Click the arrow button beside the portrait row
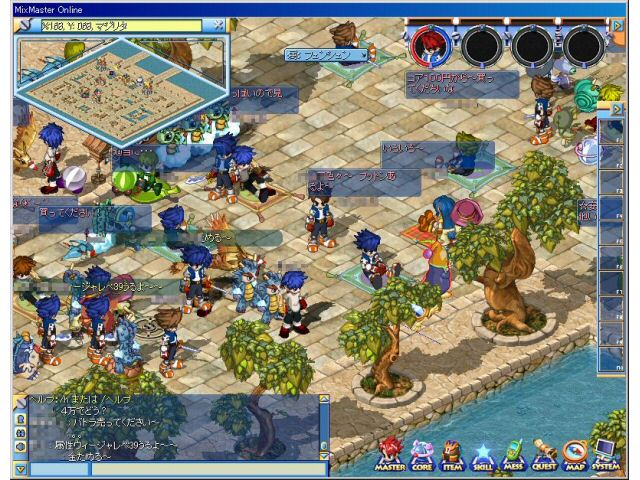The width and height of the screenshot is (640, 480). pyautogui.click(x=616, y=25)
